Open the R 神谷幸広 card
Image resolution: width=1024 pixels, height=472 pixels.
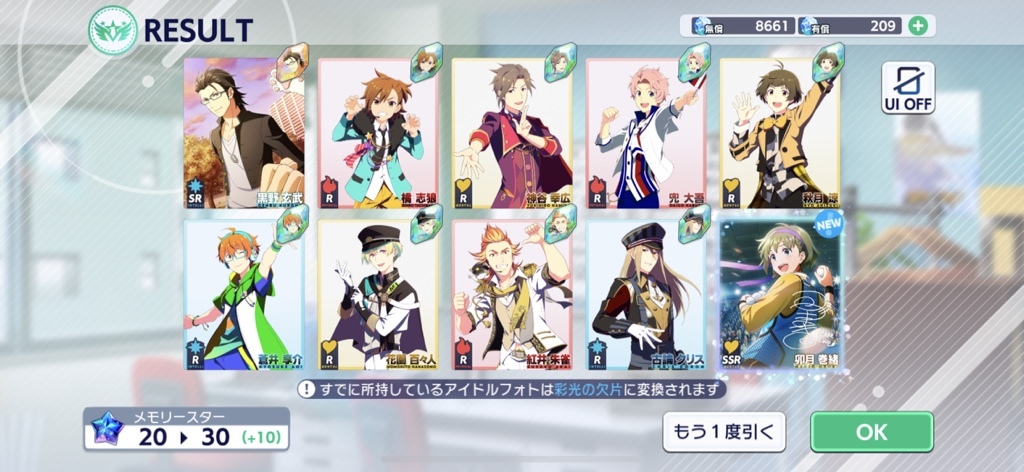pyautogui.click(x=512, y=132)
